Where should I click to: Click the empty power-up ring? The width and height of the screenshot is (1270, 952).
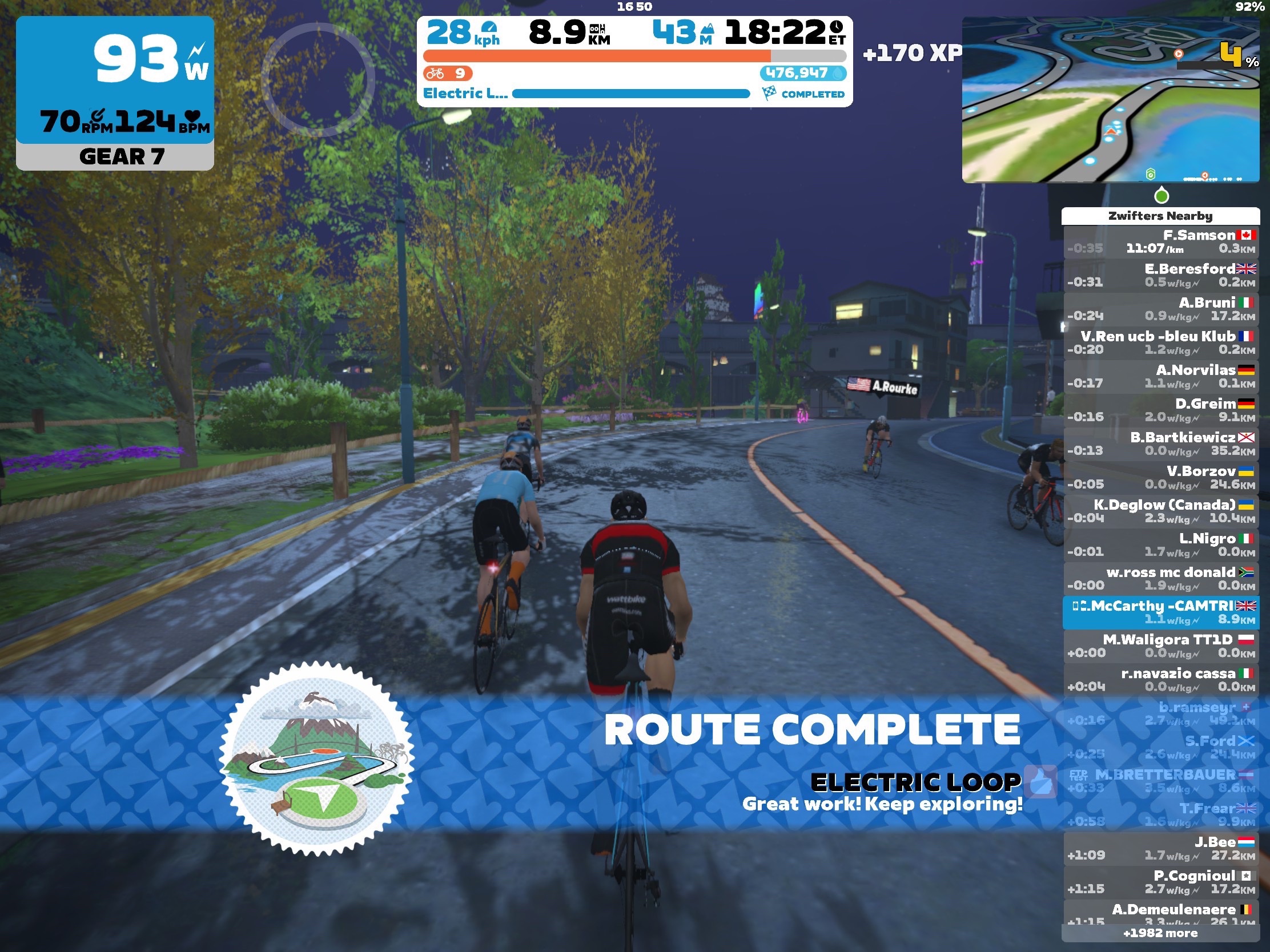tap(317, 80)
